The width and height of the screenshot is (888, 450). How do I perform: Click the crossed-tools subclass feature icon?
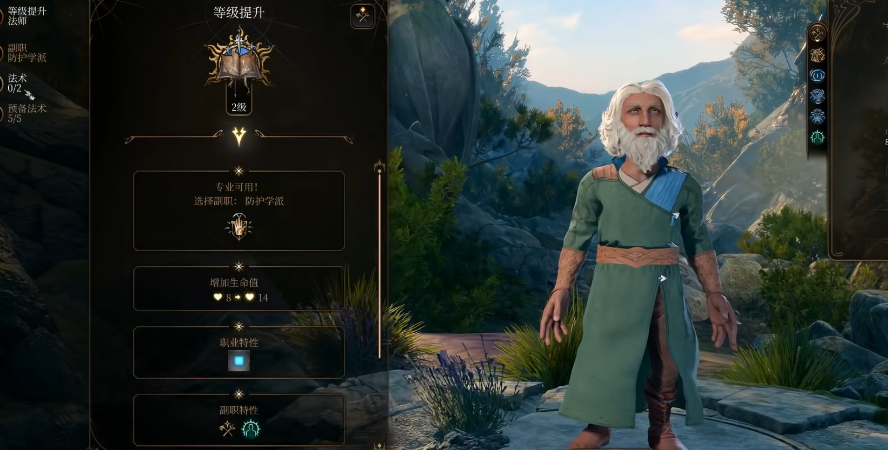click(227, 428)
